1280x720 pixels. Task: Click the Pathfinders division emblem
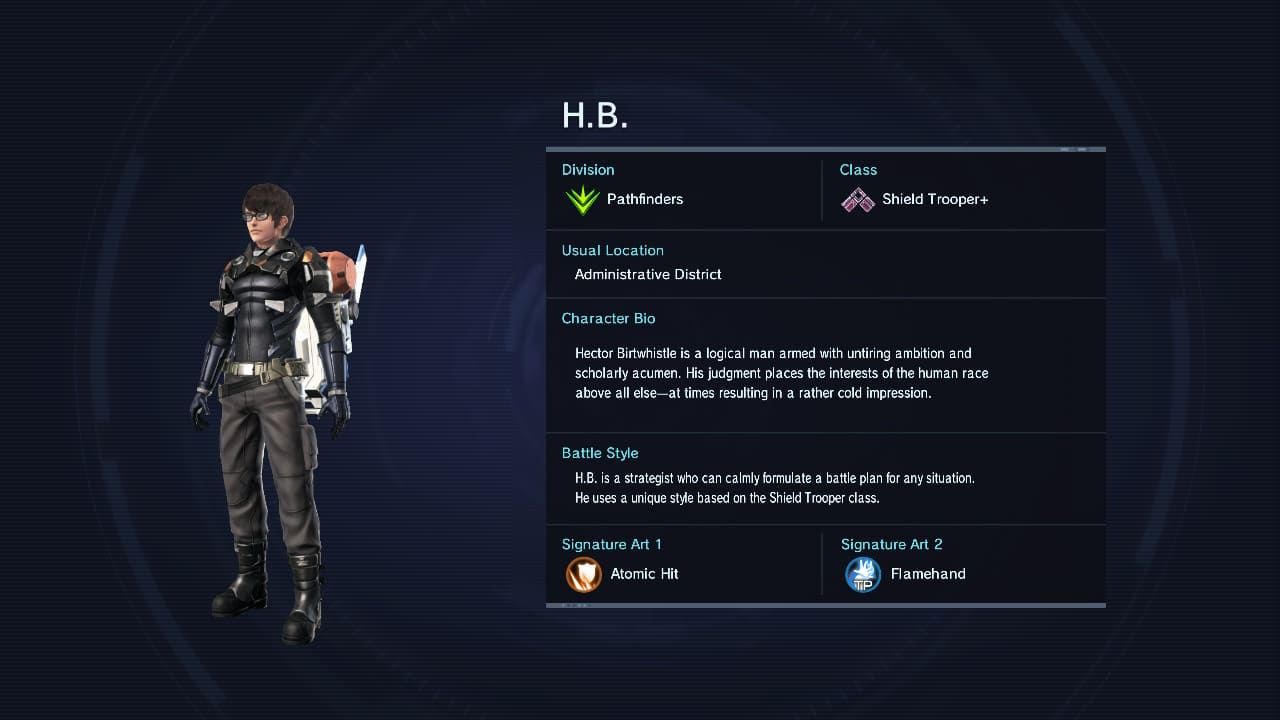point(582,200)
